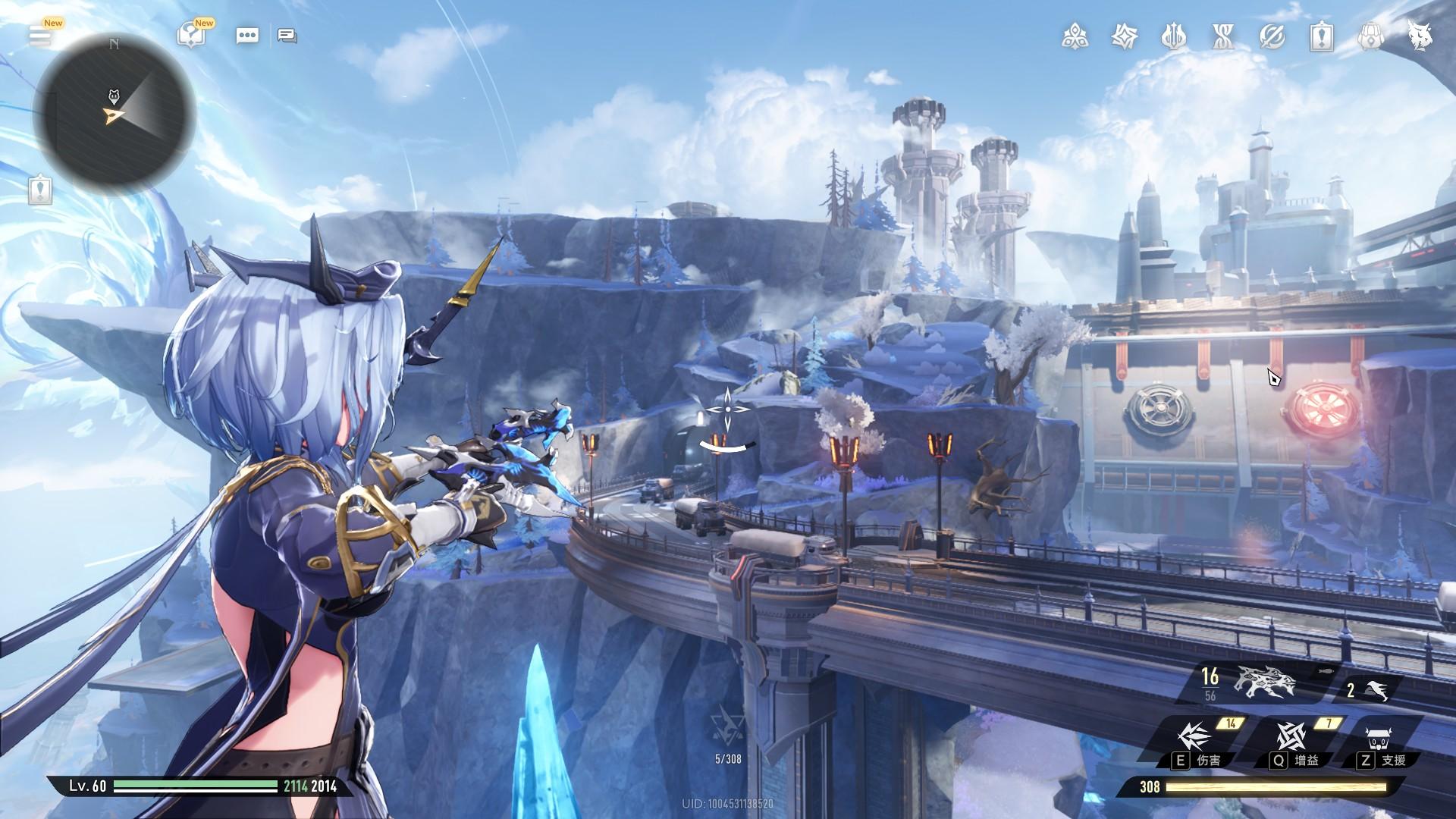Open the hamburger main menu
This screenshot has height=819, width=1456.
tap(40, 36)
